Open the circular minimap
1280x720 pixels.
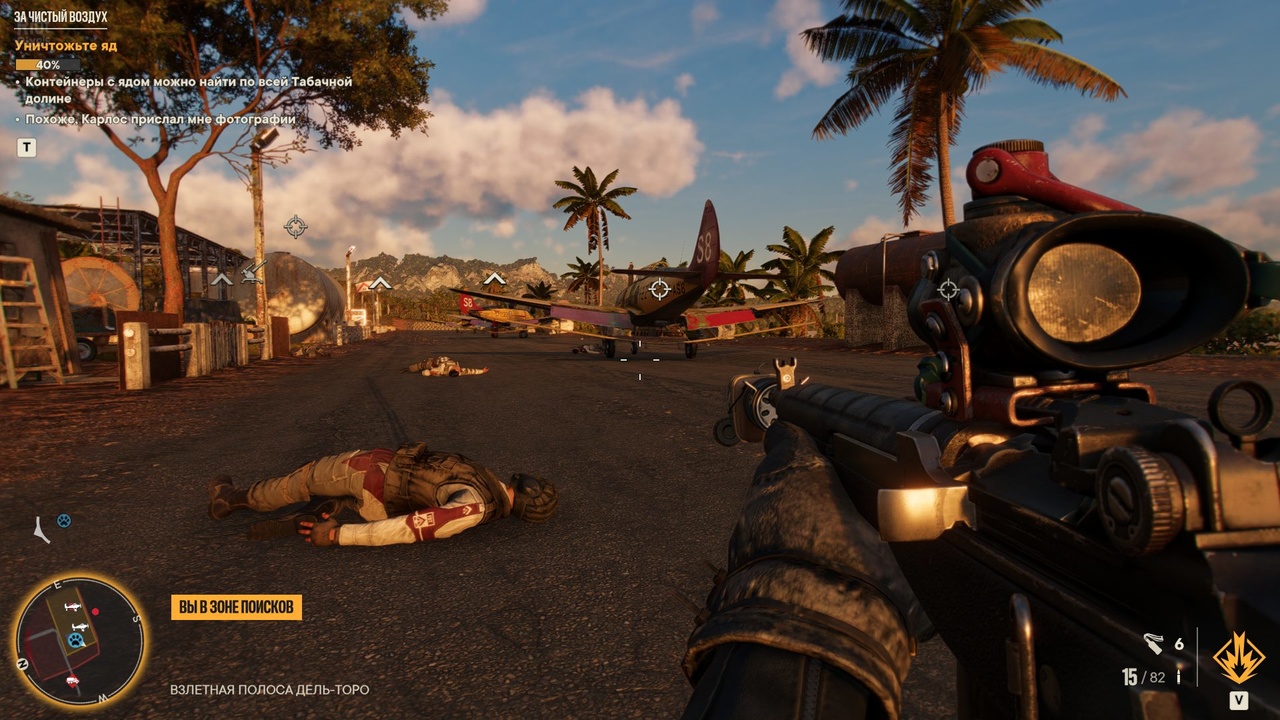[79, 641]
